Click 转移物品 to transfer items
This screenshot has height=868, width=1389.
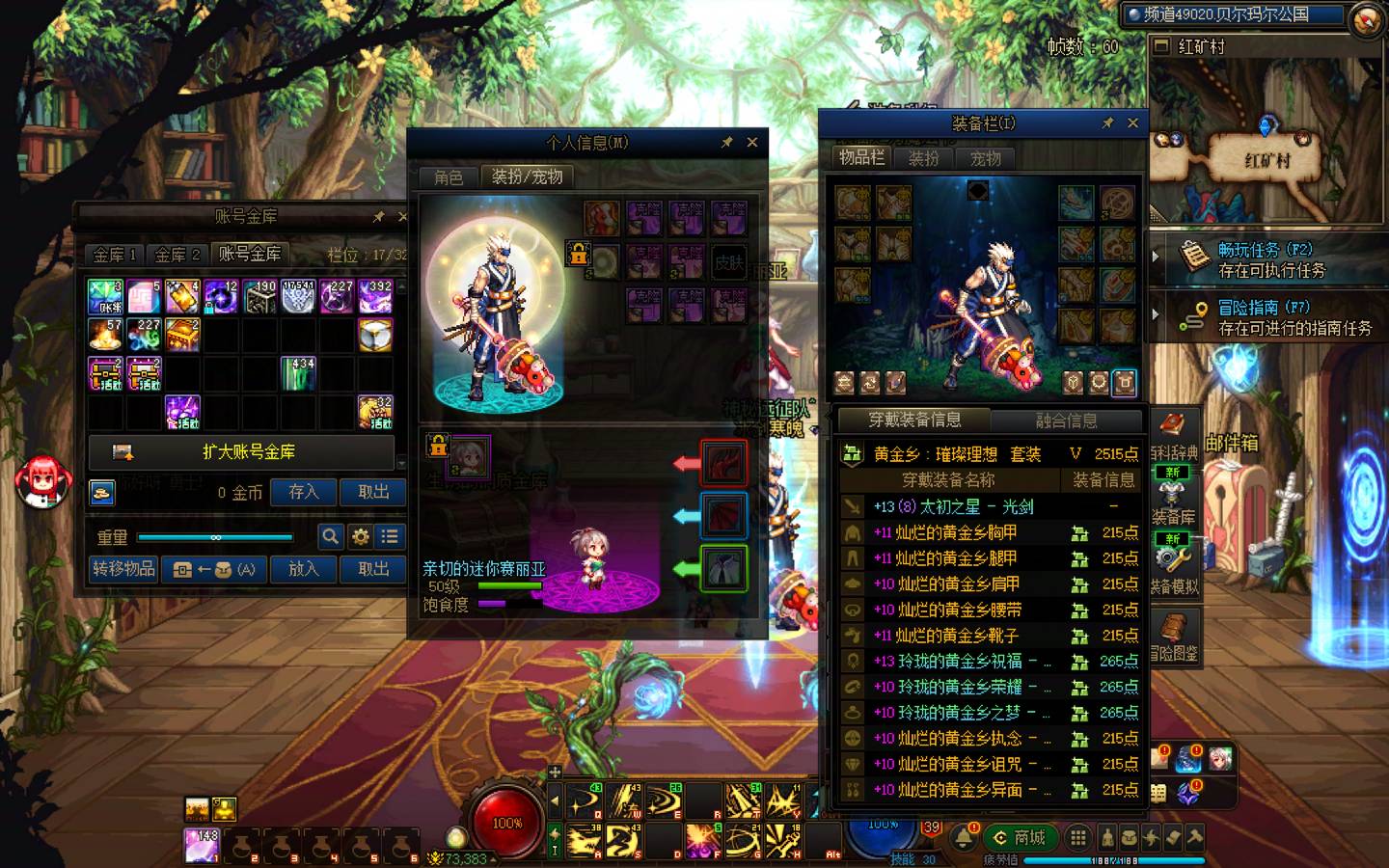[123, 569]
